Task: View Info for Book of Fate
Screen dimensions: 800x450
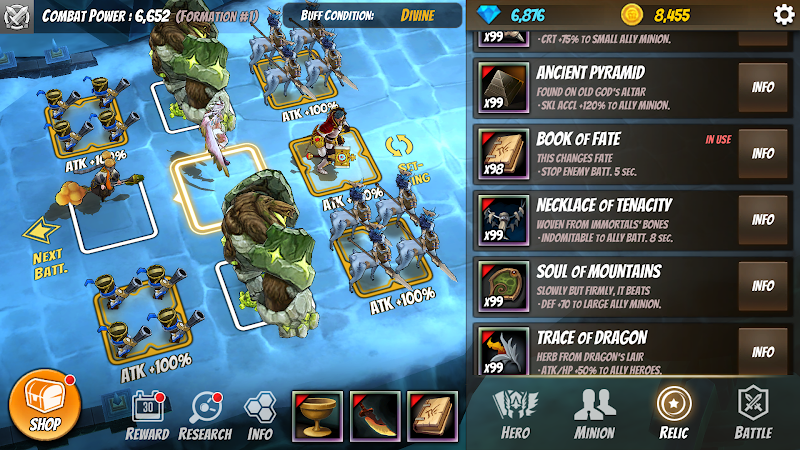Action: [763, 154]
